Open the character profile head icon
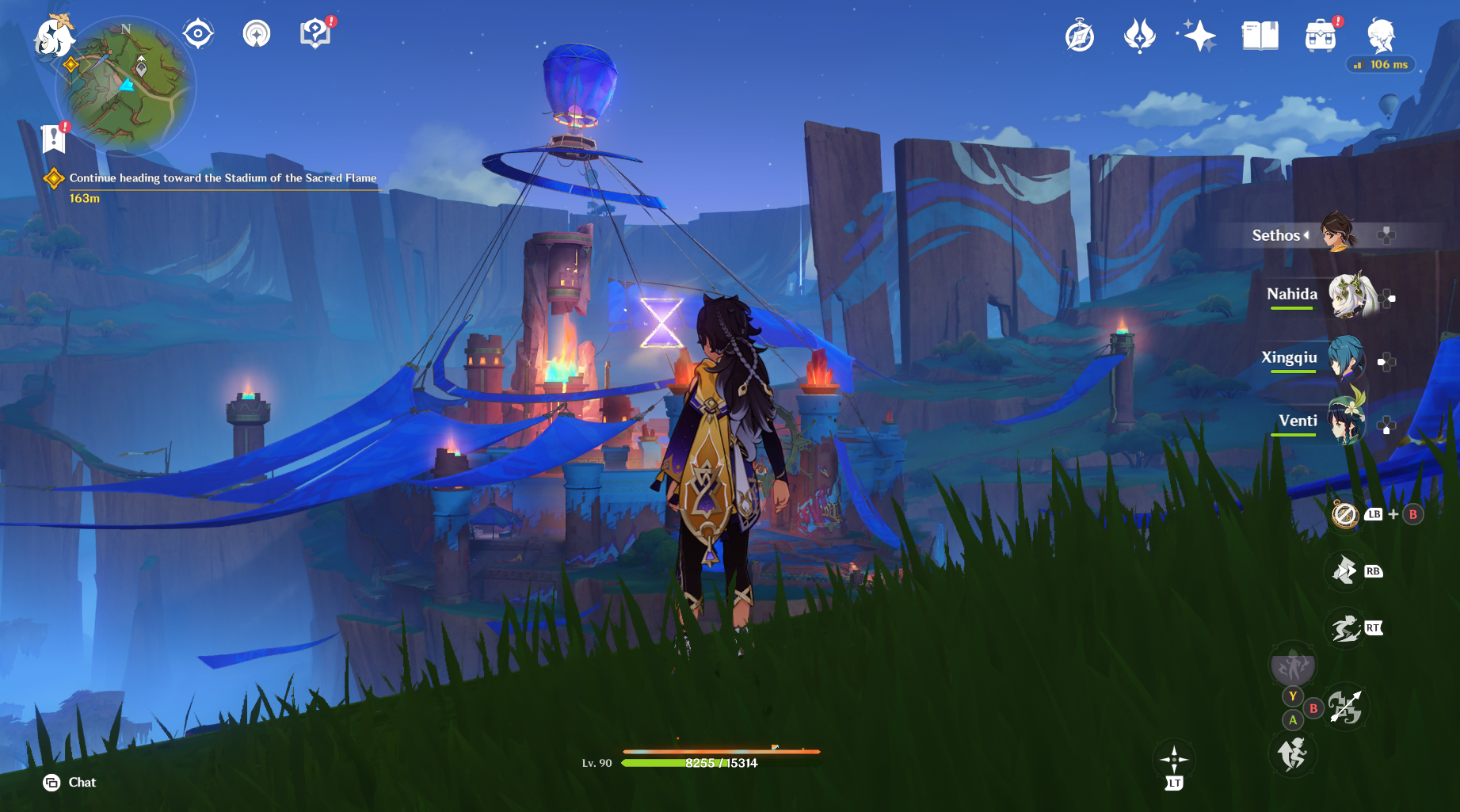 [1381, 35]
